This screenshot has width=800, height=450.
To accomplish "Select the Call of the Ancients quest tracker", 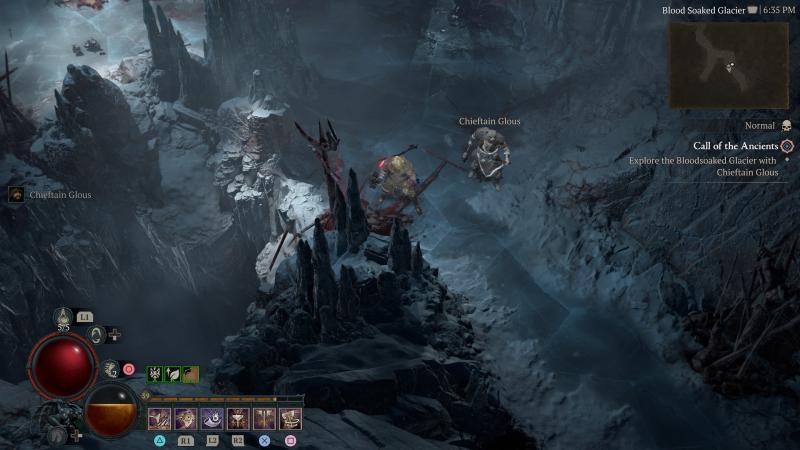I will 735,146.
